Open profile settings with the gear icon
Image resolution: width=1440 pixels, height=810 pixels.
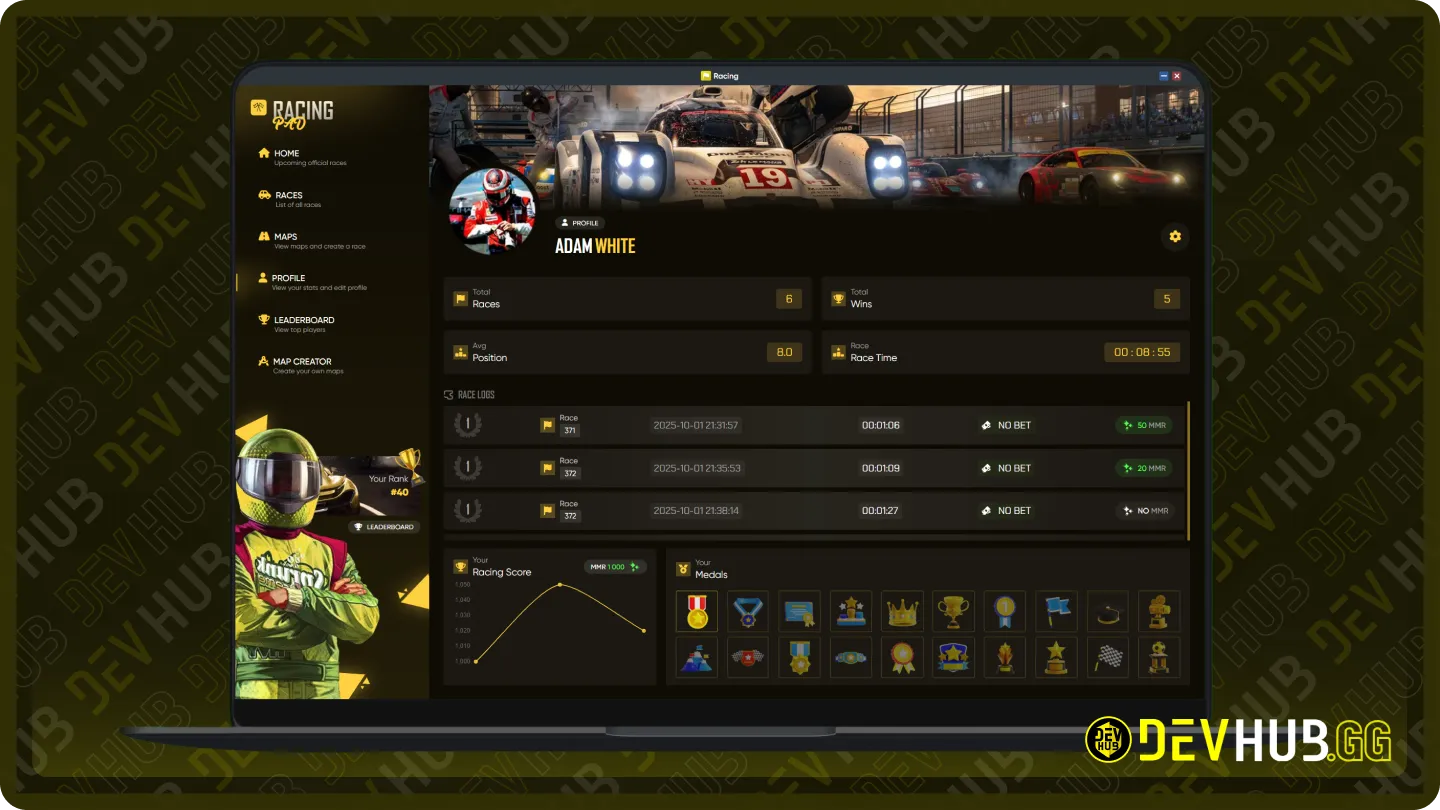pyautogui.click(x=1175, y=236)
